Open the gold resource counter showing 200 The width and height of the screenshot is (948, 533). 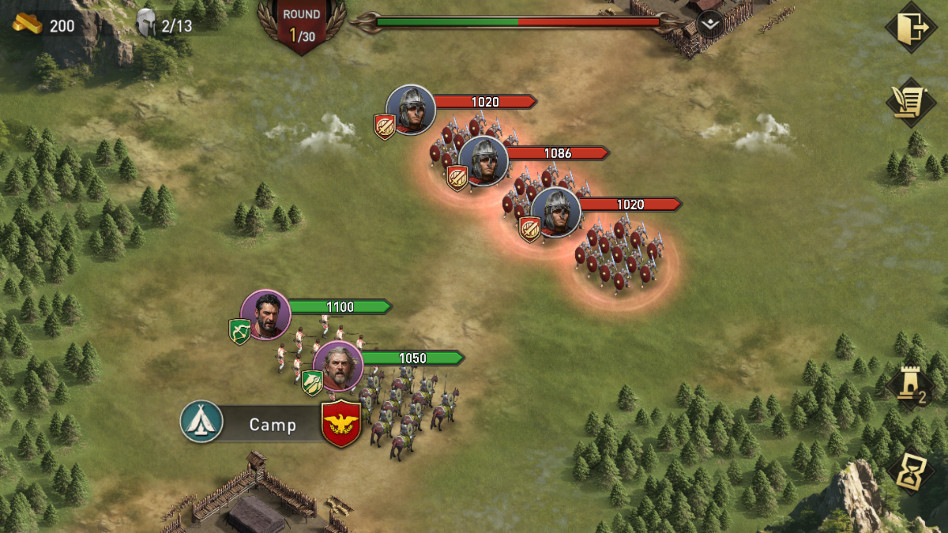point(46,24)
